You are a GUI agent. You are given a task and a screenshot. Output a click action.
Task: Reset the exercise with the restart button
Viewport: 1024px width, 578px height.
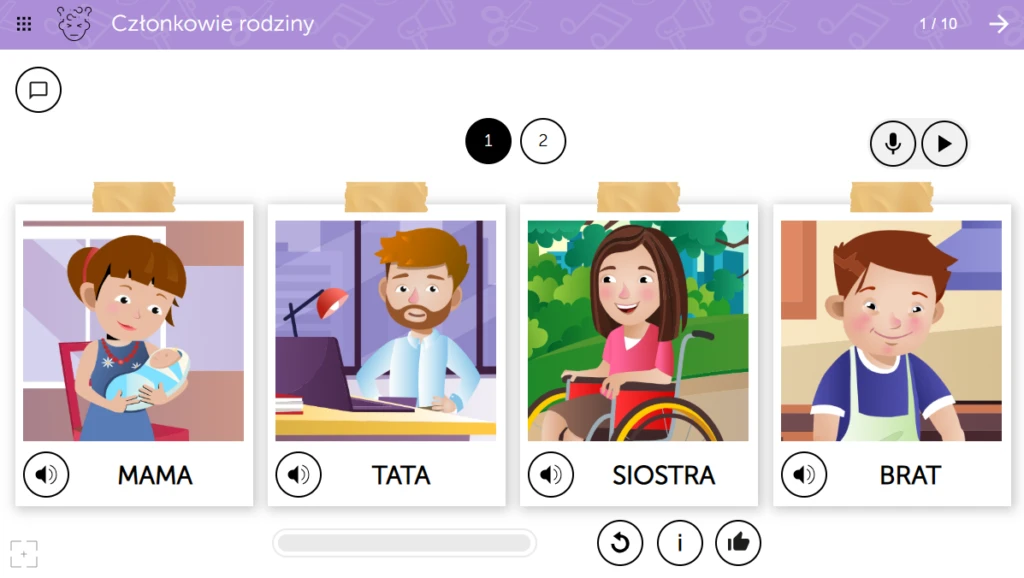(620, 543)
